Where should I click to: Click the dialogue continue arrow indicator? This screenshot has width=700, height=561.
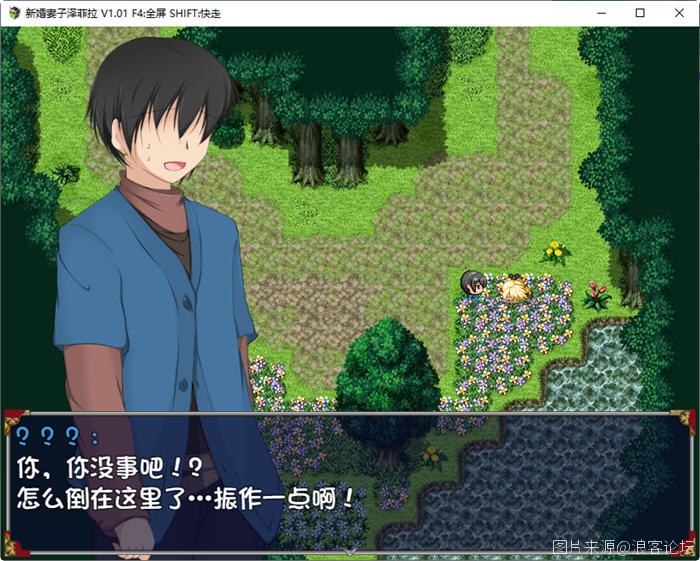pos(349,550)
